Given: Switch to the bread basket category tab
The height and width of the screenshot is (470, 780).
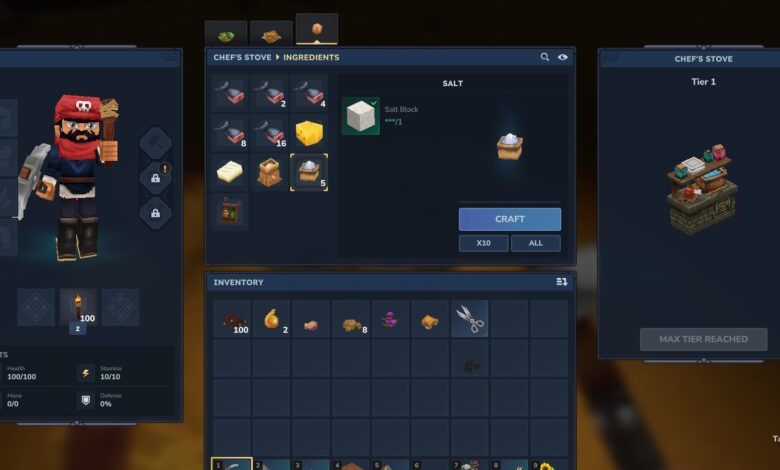Looking at the screenshot, I should coord(271,34).
